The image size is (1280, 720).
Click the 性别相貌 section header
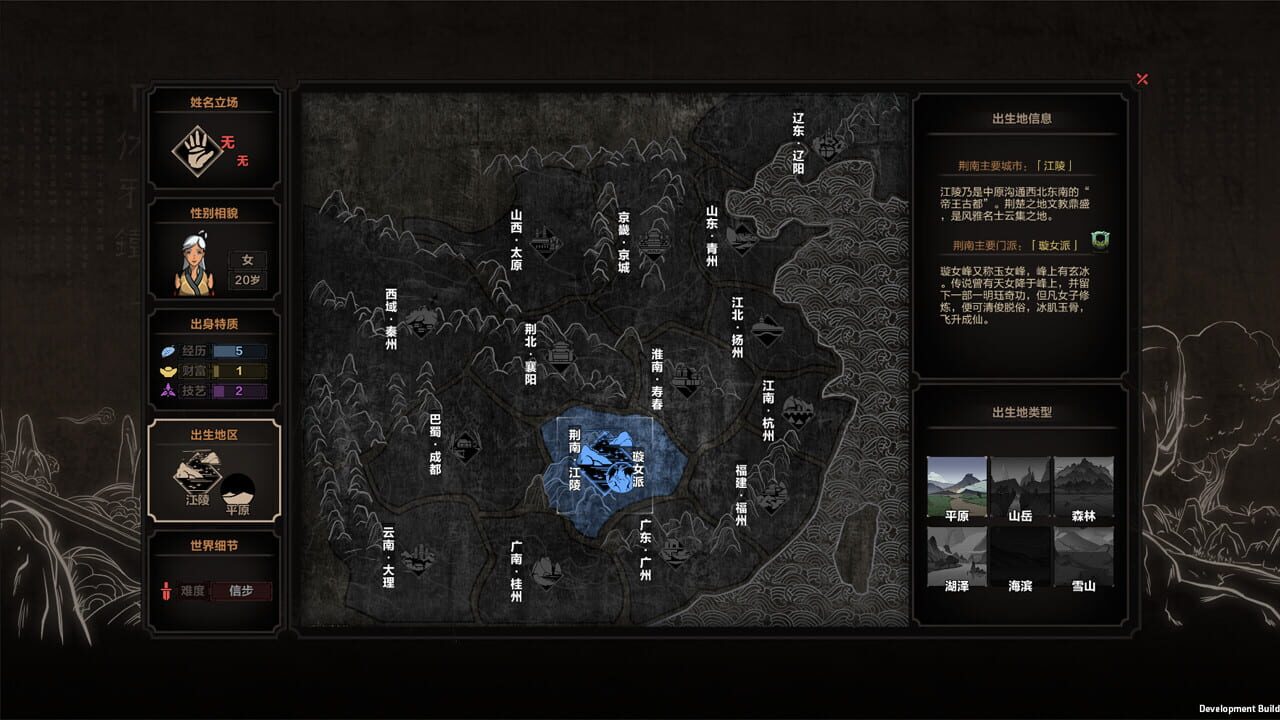point(214,212)
